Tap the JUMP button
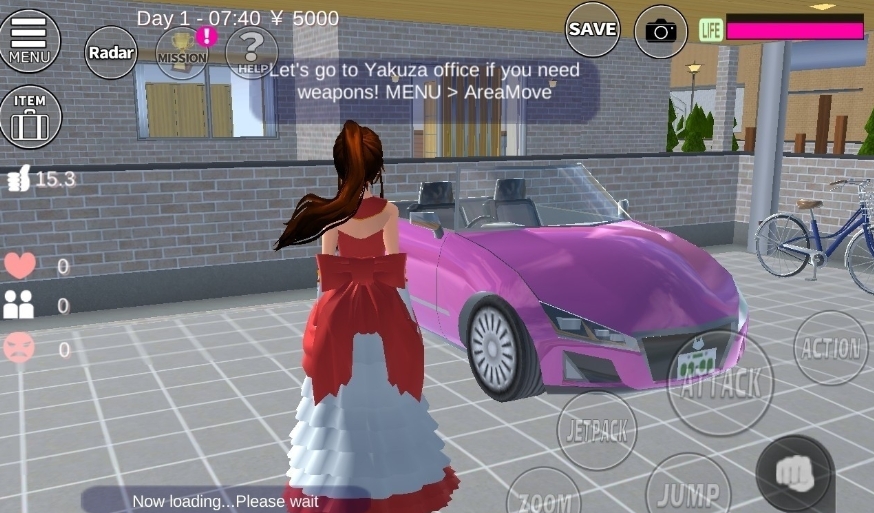The image size is (874, 513). (x=688, y=490)
